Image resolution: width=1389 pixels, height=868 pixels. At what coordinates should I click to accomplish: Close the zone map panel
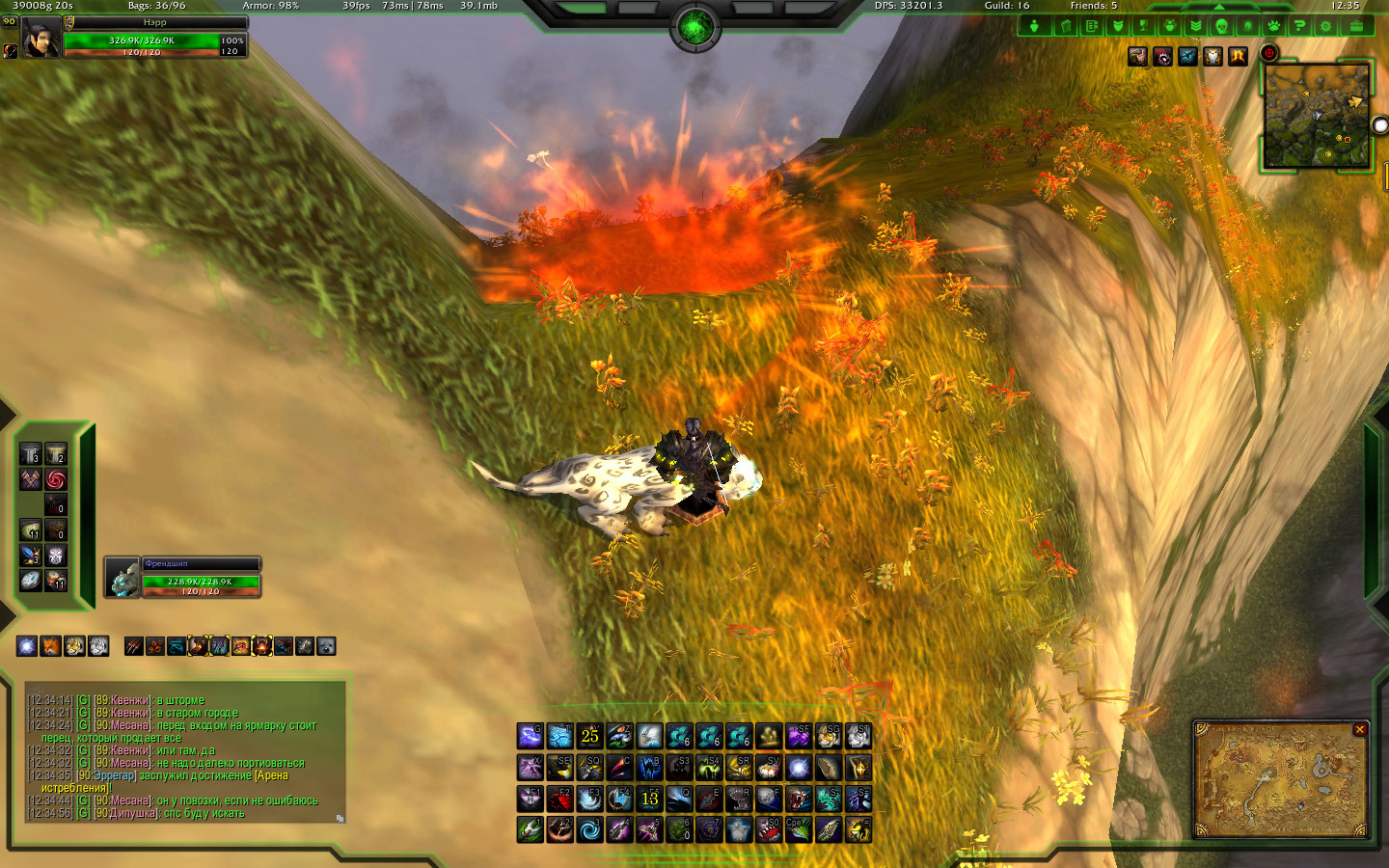[1359, 730]
